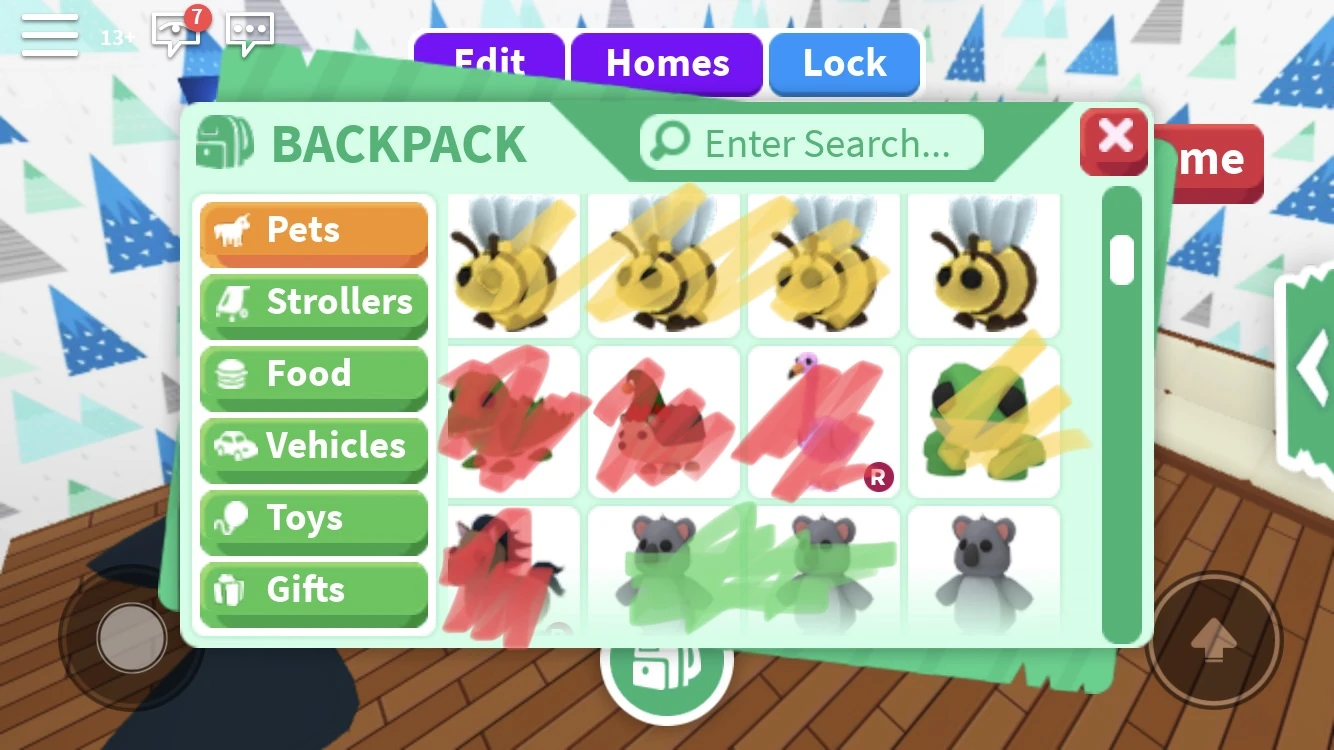Select the Pets category in the backpack
This screenshot has height=750, width=1334.
point(313,231)
